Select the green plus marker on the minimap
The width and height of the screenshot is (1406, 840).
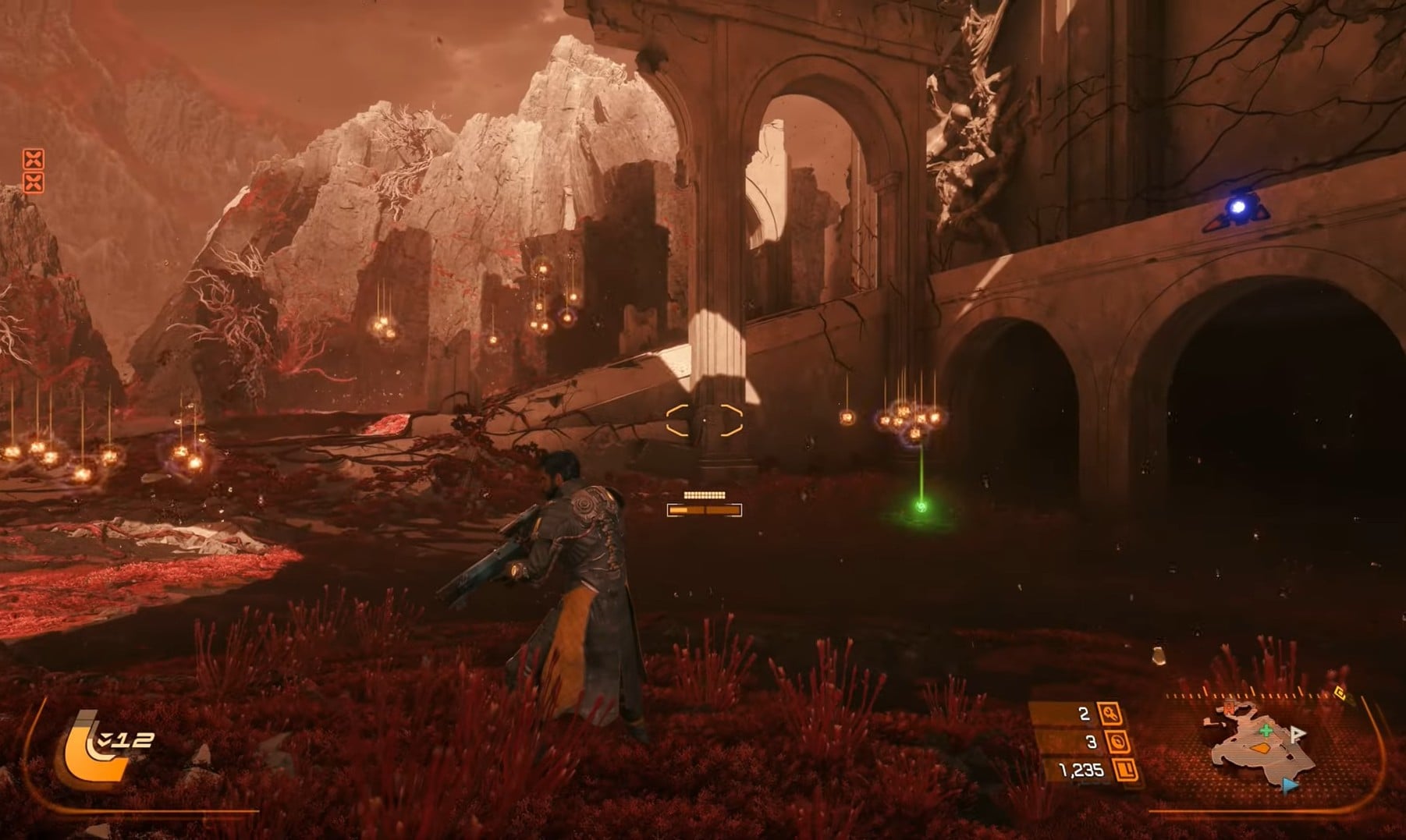tap(1266, 730)
